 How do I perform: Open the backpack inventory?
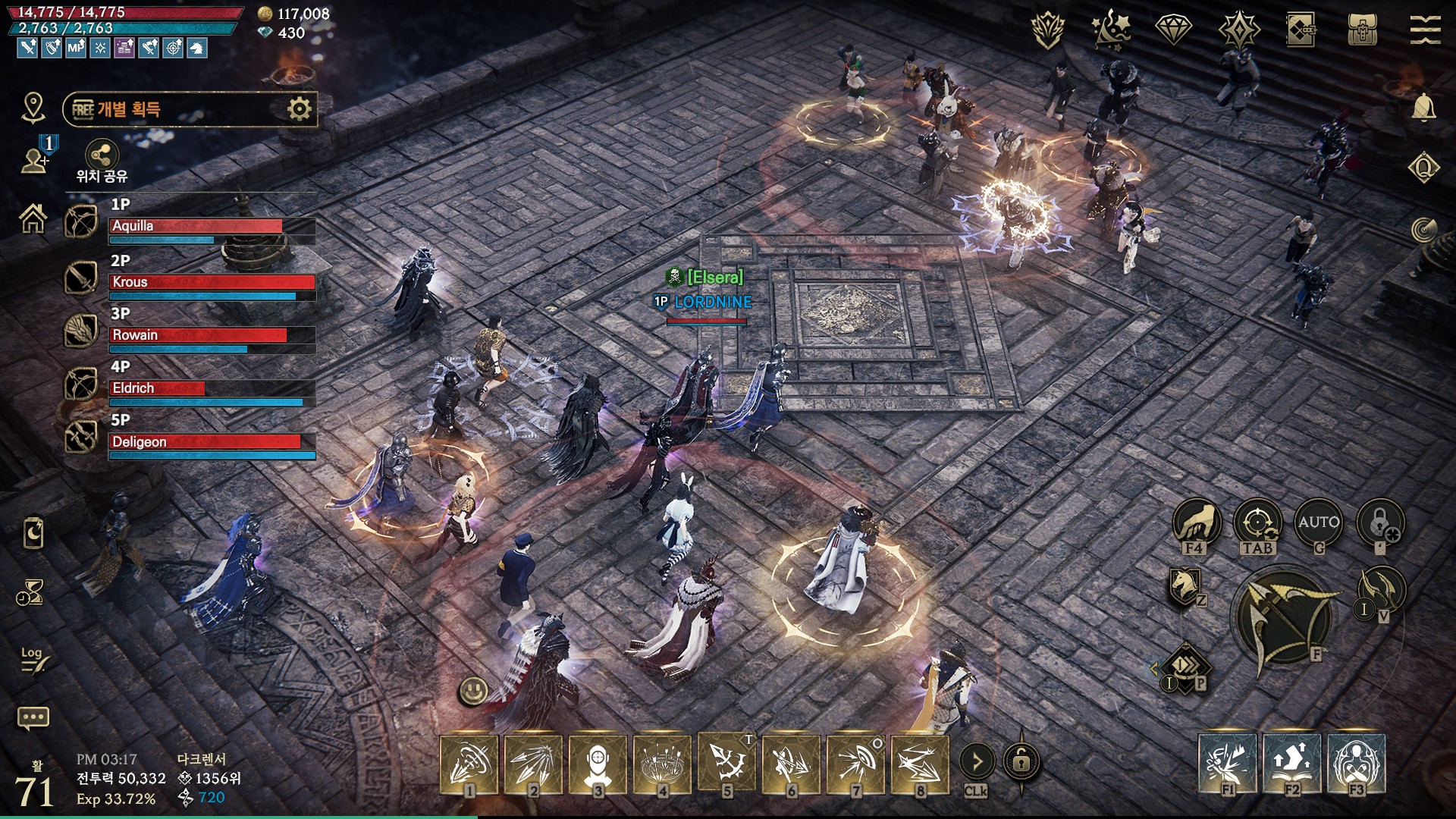[1362, 30]
